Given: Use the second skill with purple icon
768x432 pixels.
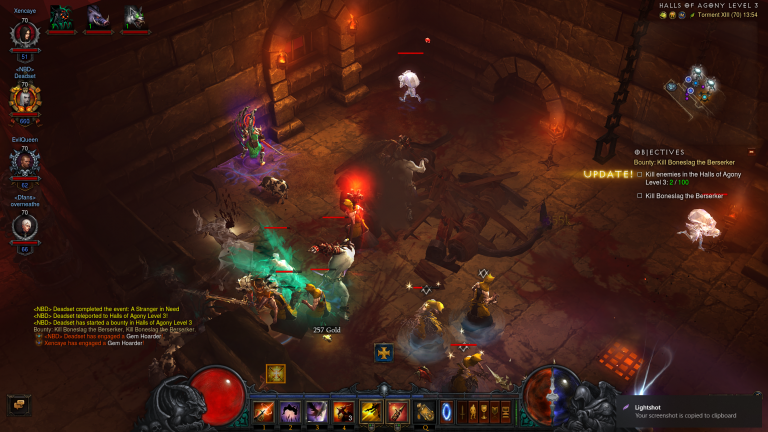Looking at the screenshot, I should tap(291, 411).
